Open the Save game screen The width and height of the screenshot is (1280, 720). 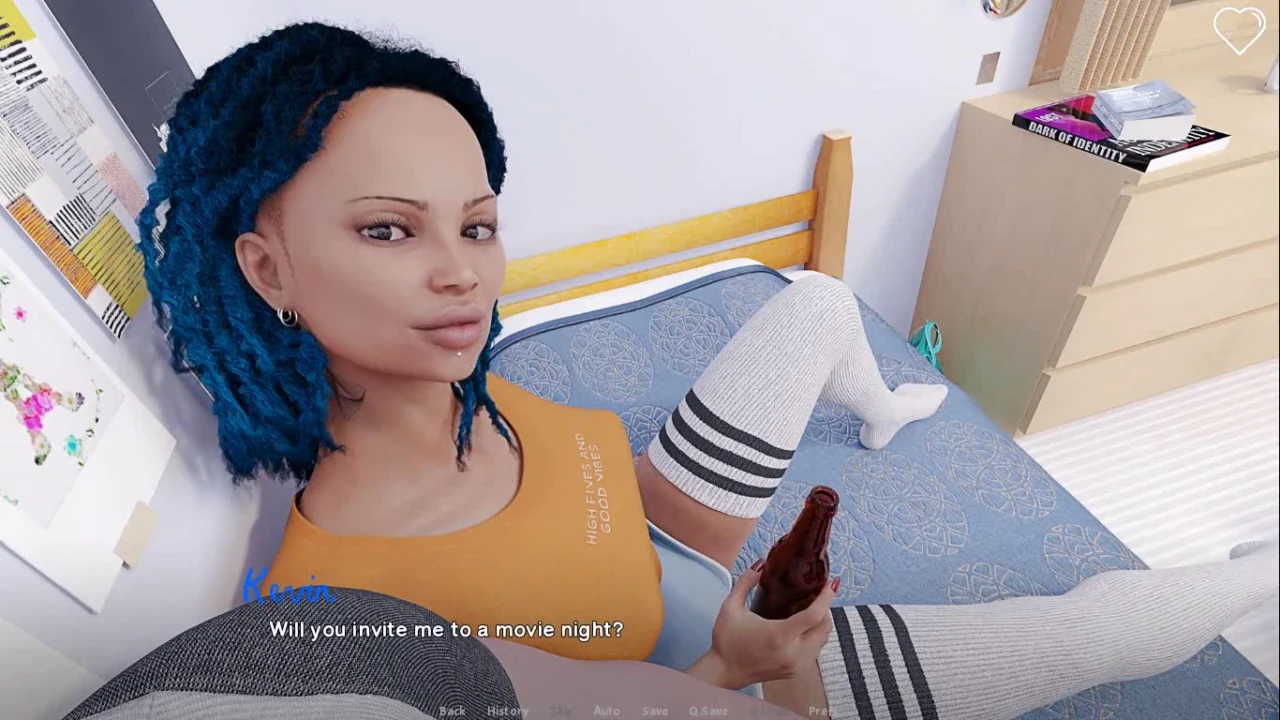point(655,711)
